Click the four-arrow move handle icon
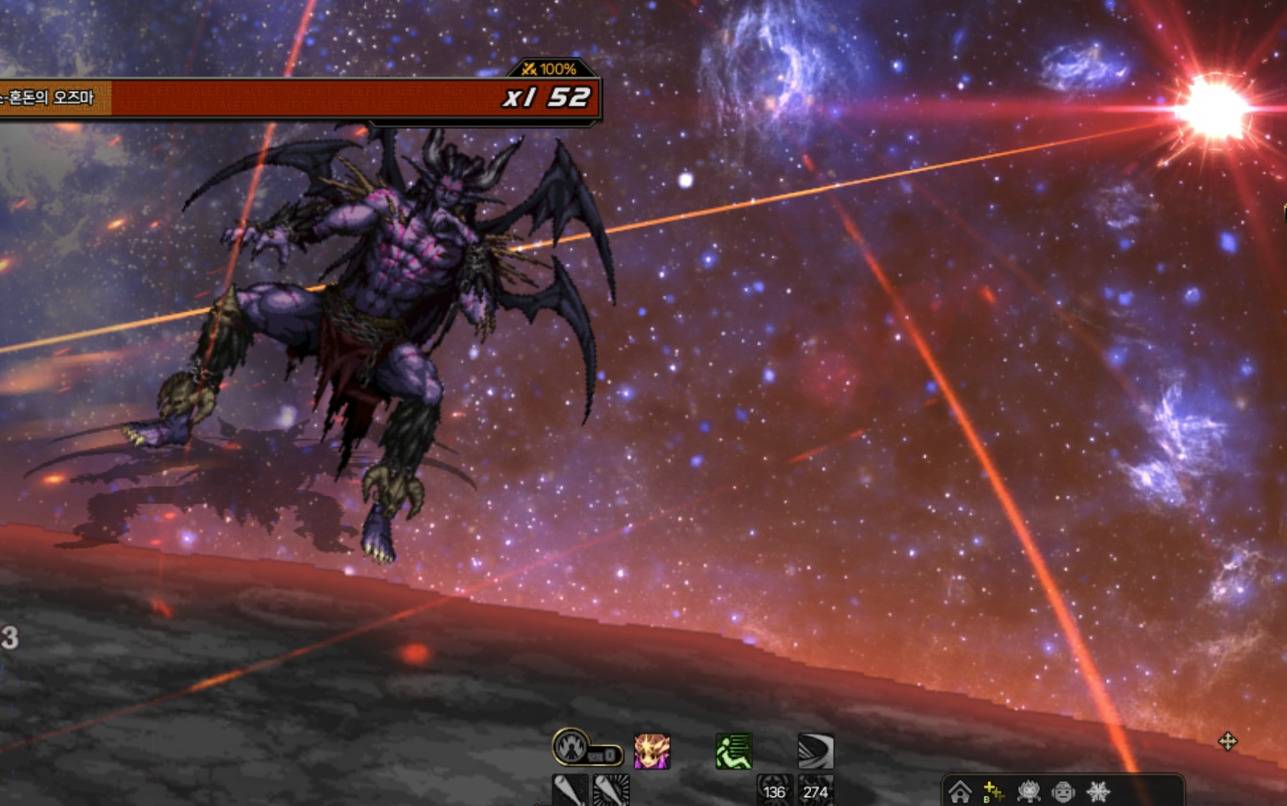1287x806 pixels. (1228, 741)
